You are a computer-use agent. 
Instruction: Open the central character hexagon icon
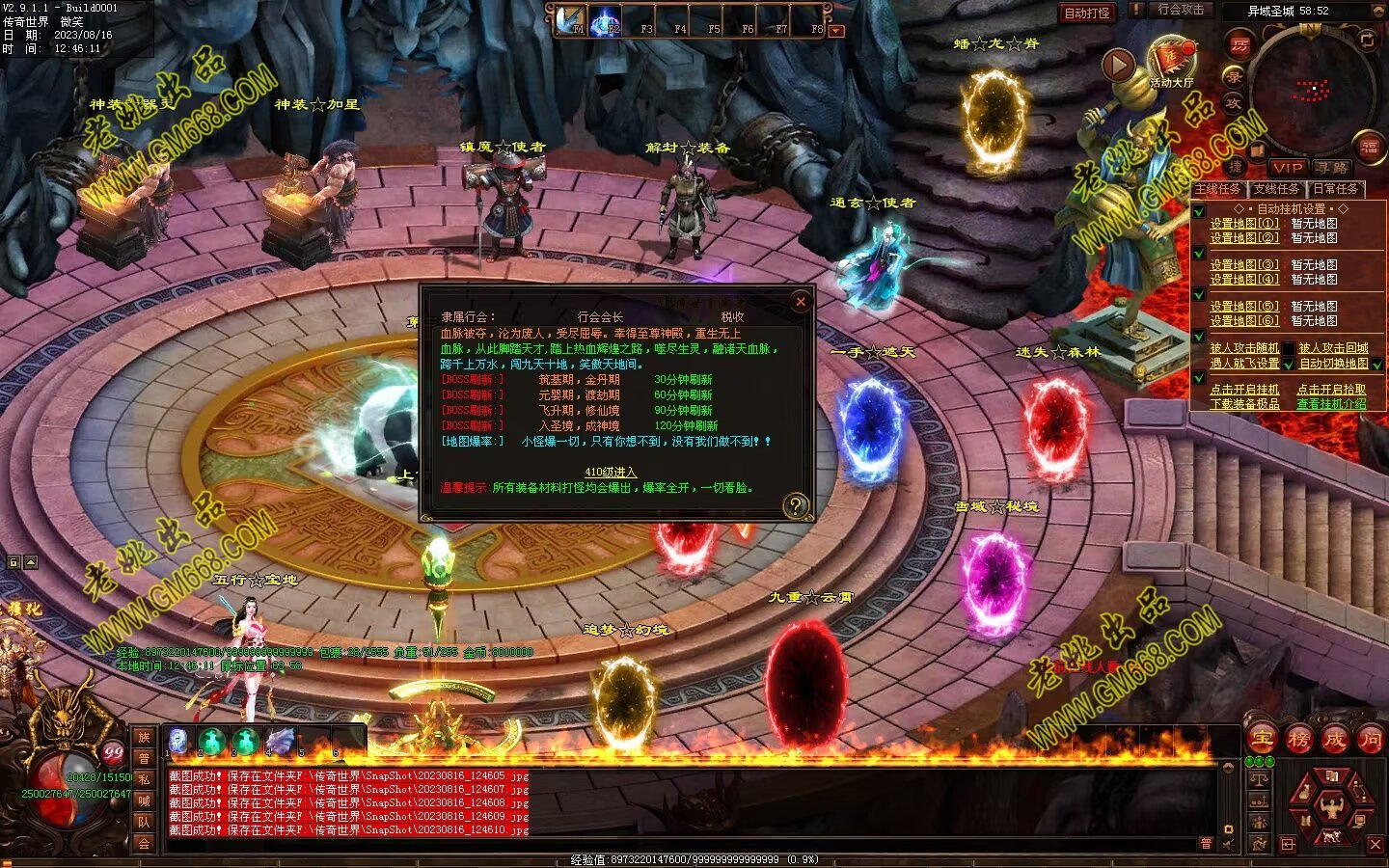[1334, 802]
